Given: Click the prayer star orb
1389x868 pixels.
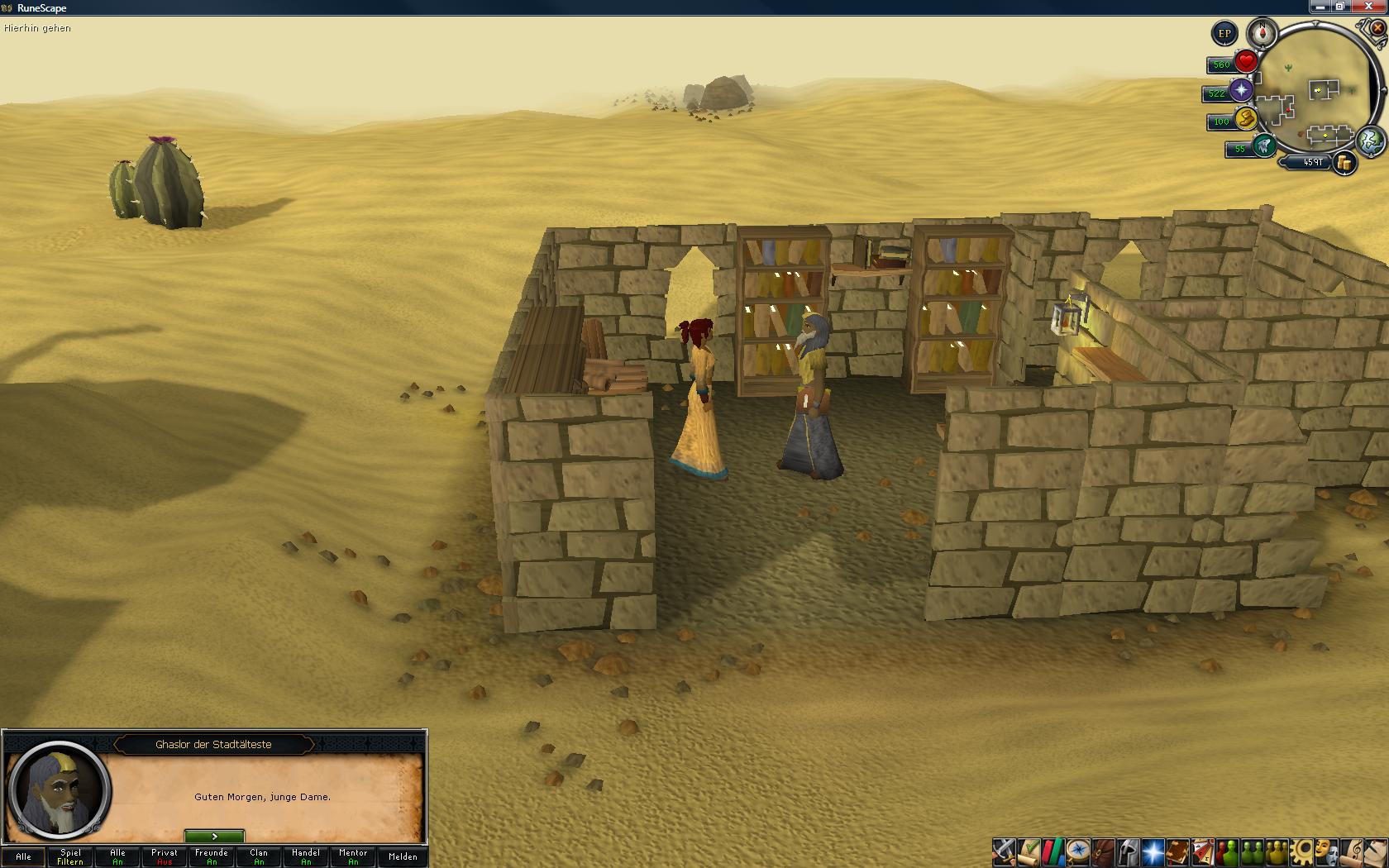Looking at the screenshot, I should coord(1241,91).
